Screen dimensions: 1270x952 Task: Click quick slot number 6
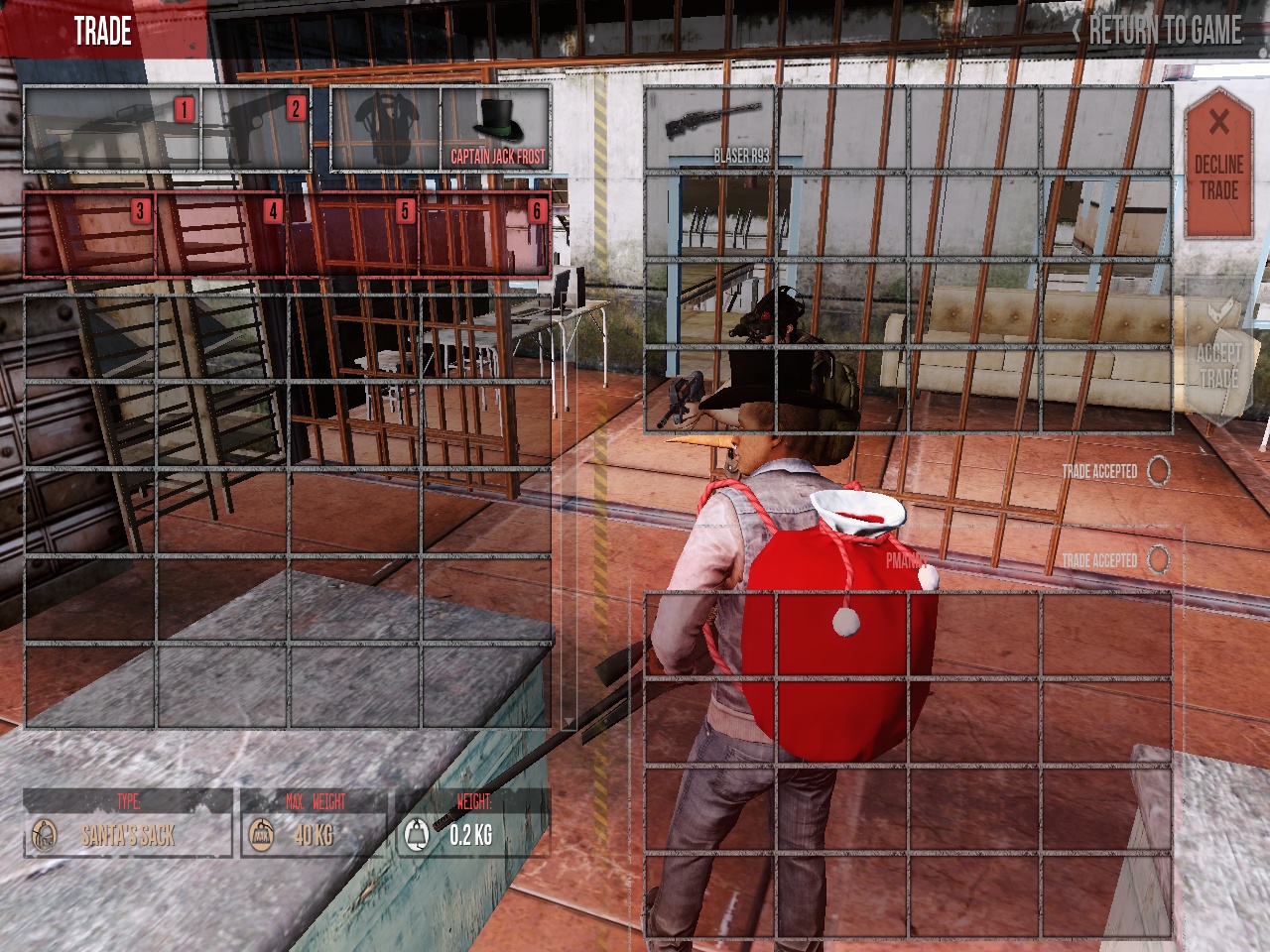[486, 234]
